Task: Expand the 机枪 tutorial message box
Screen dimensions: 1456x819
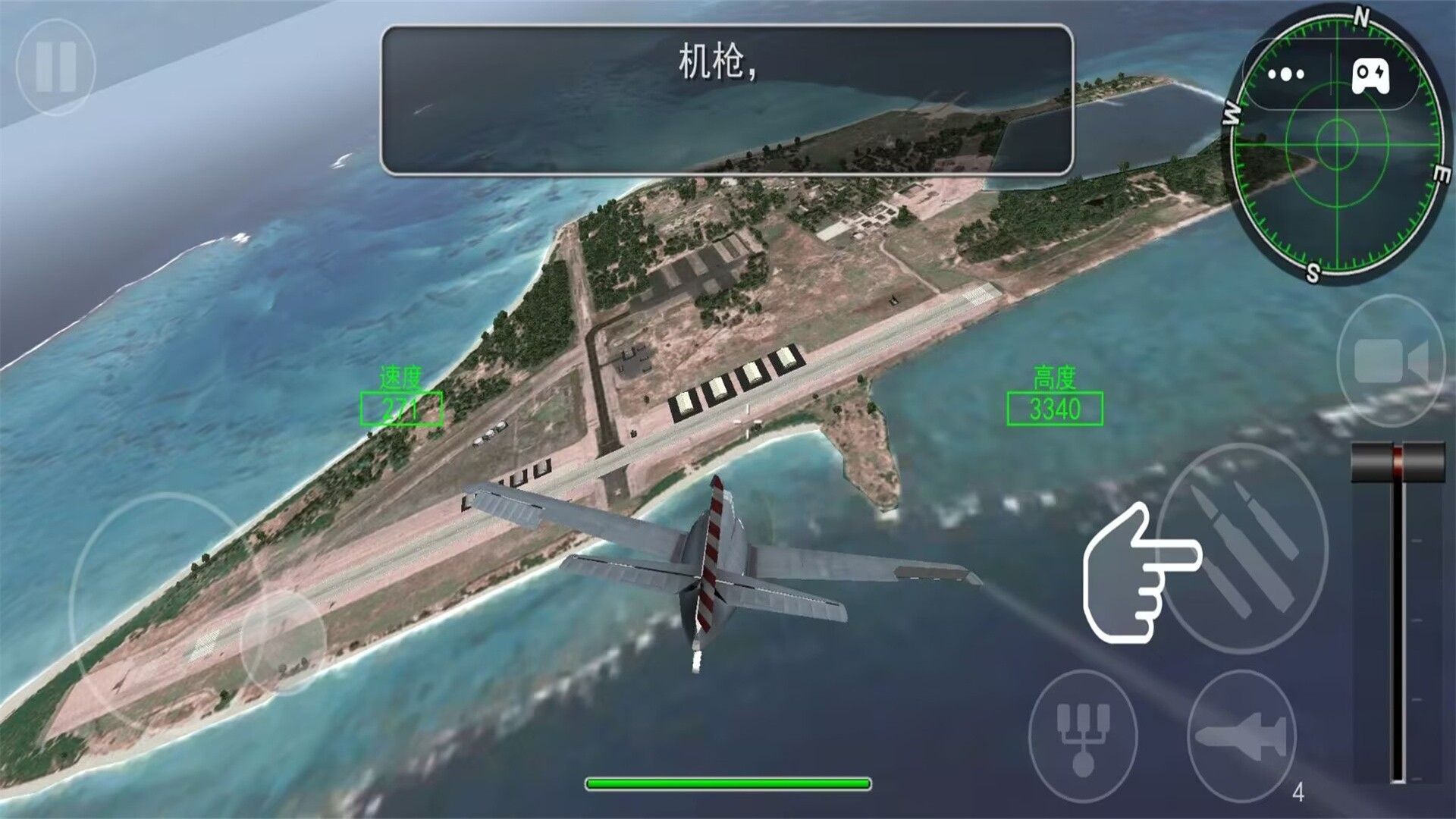Action: (x=728, y=99)
